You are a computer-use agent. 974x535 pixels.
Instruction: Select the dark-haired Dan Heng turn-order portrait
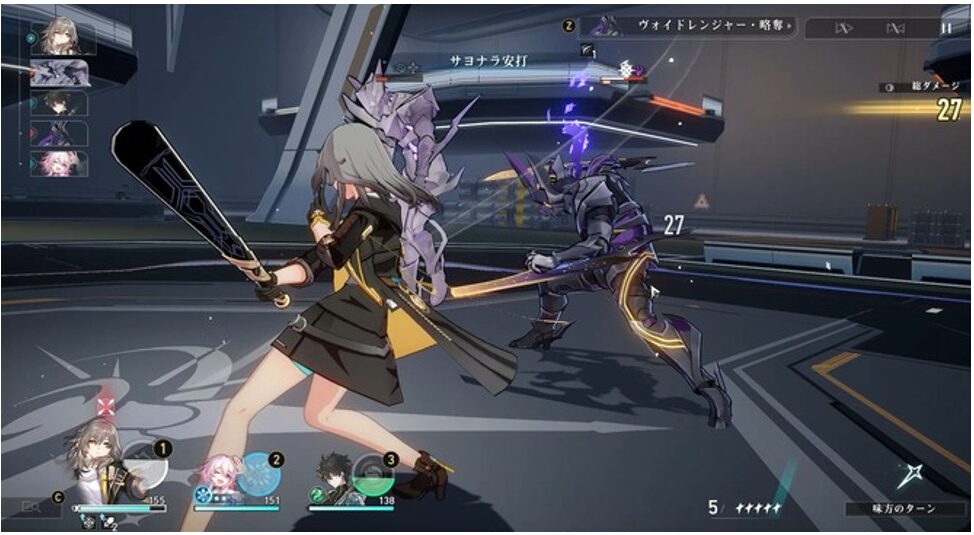click(x=59, y=103)
